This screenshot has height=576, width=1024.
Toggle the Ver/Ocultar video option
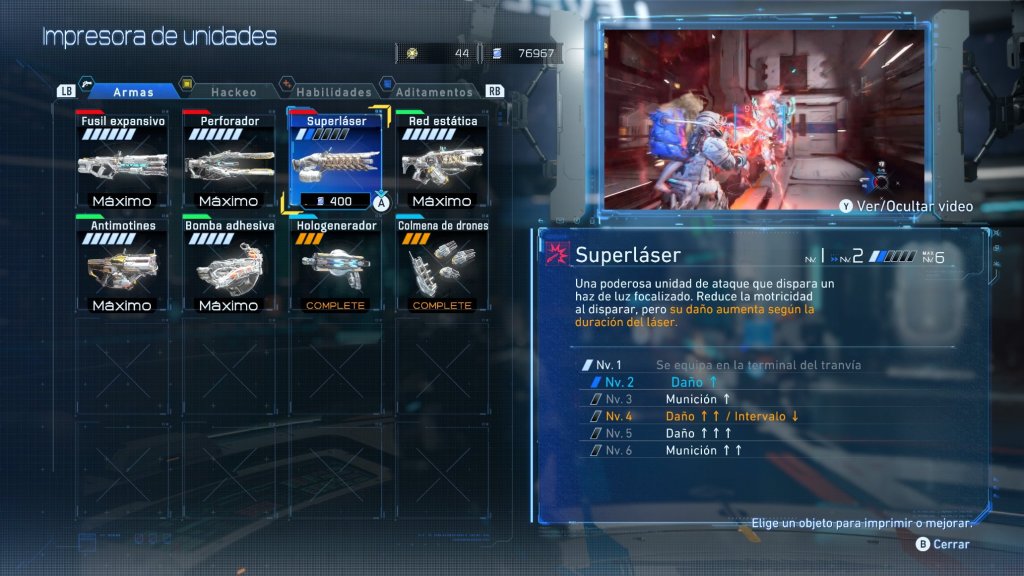pyautogui.click(x=907, y=207)
